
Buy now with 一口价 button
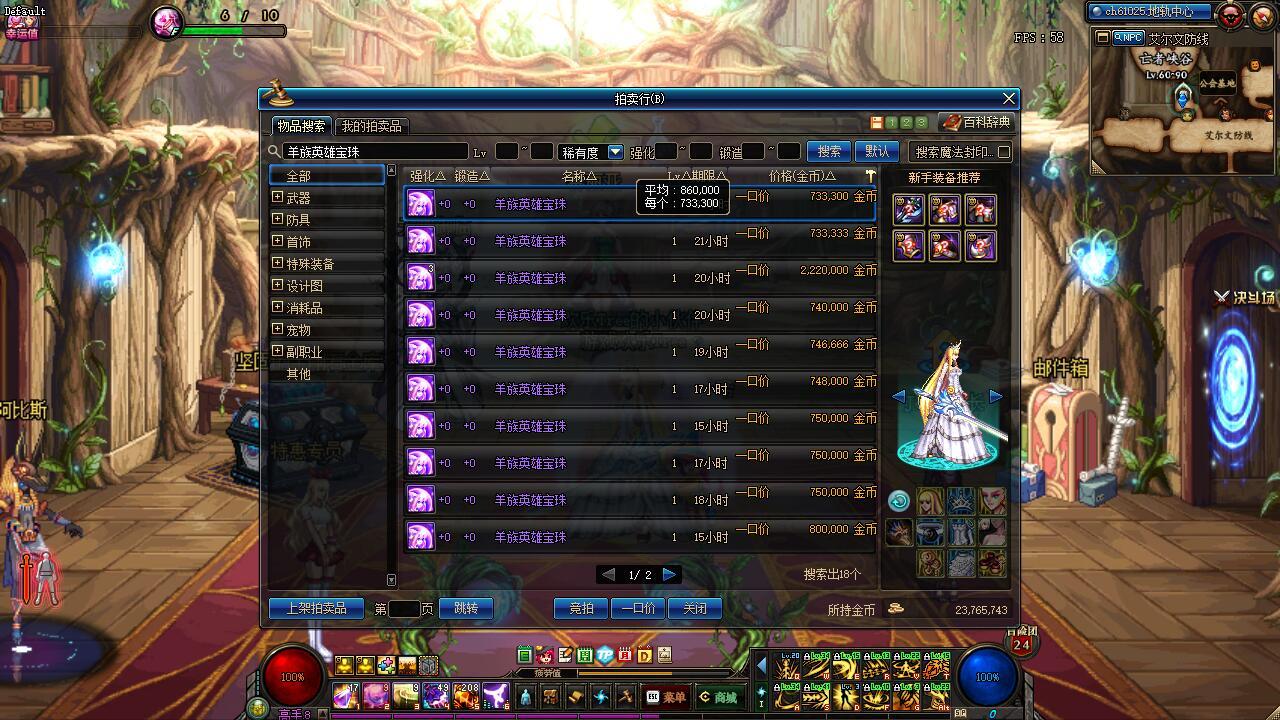[638, 608]
